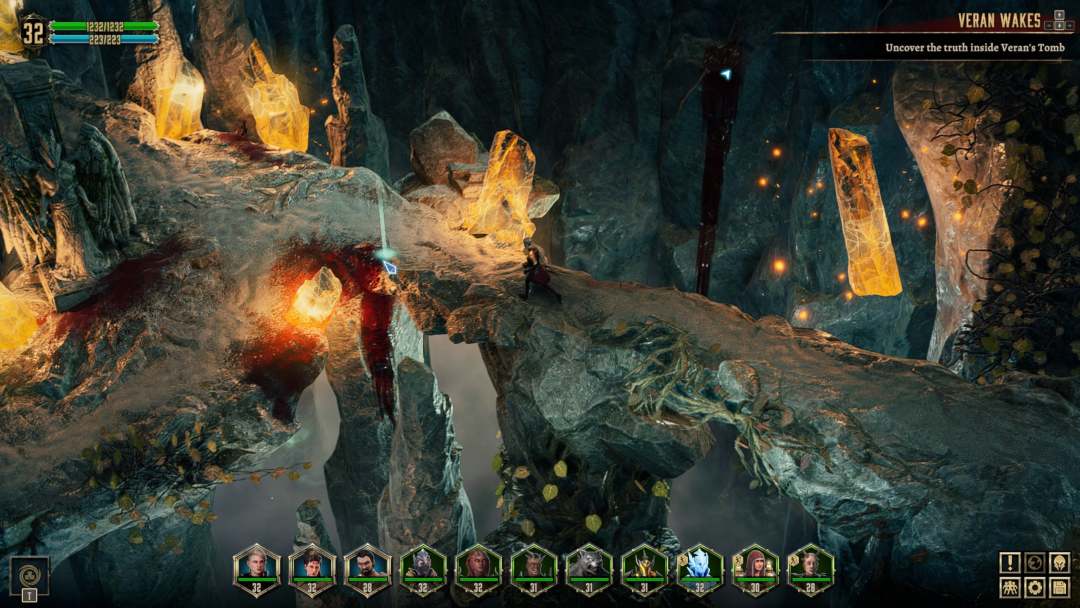Activate the swirl icon in bottom-left corner
Image resolution: width=1080 pixels, height=608 pixels.
(x=29, y=575)
